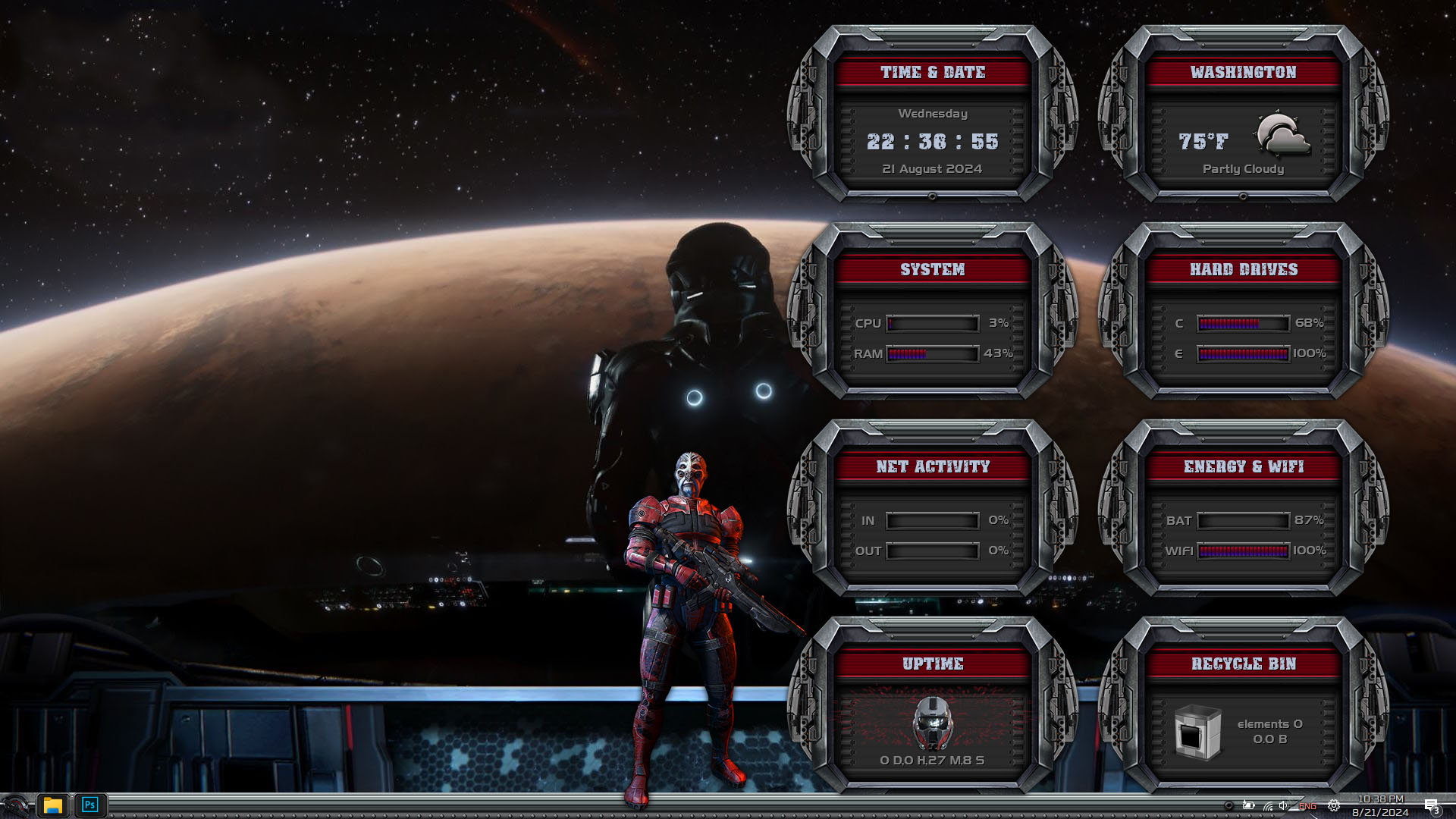The height and width of the screenshot is (819, 1456).
Task: Launch File Explorer from the taskbar
Action: pos(52,805)
